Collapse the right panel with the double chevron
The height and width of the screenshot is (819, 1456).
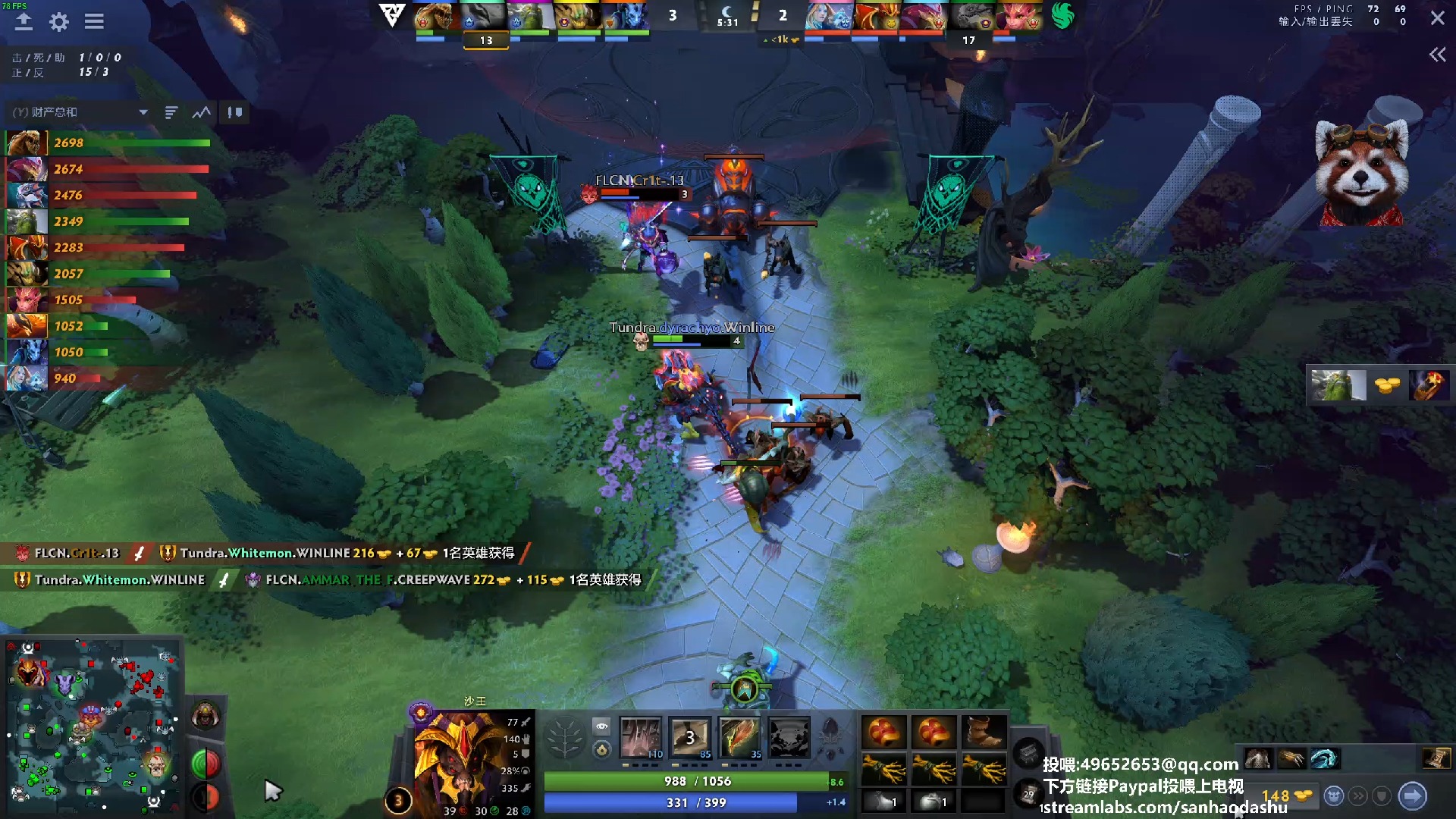coord(1437,55)
